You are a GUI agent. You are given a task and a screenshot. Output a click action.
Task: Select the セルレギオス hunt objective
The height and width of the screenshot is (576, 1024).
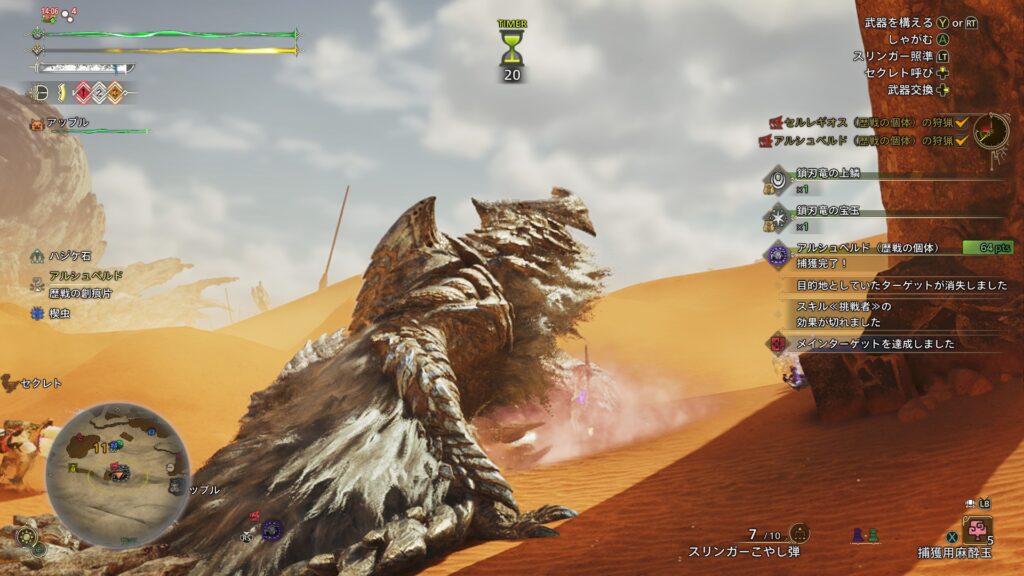[x=864, y=122]
